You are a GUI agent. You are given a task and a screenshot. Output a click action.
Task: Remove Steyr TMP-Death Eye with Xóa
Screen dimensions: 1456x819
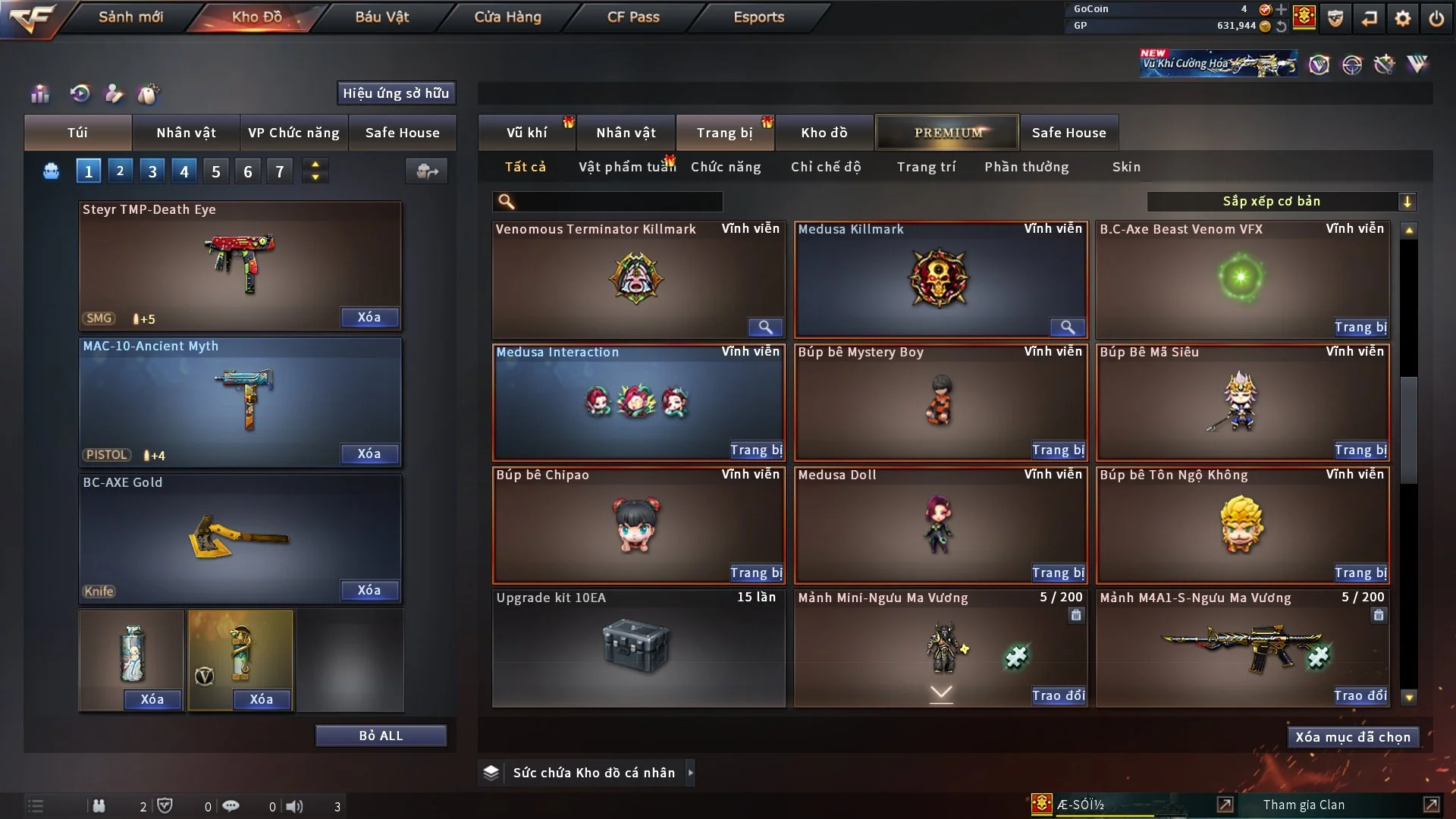pos(369,317)
